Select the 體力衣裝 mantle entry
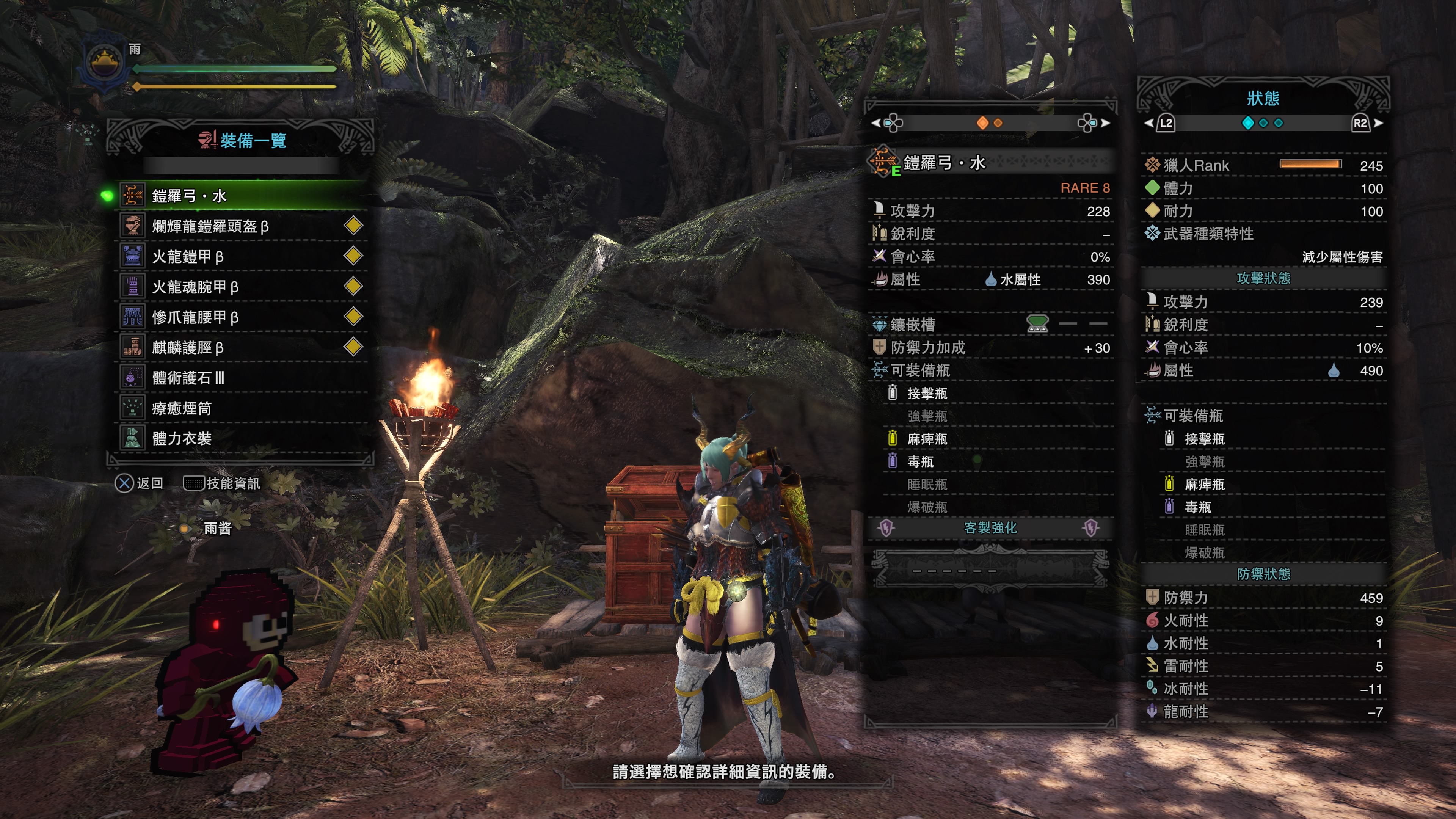The height and width of the screenshot is (819, 1456). click(243, 439)
